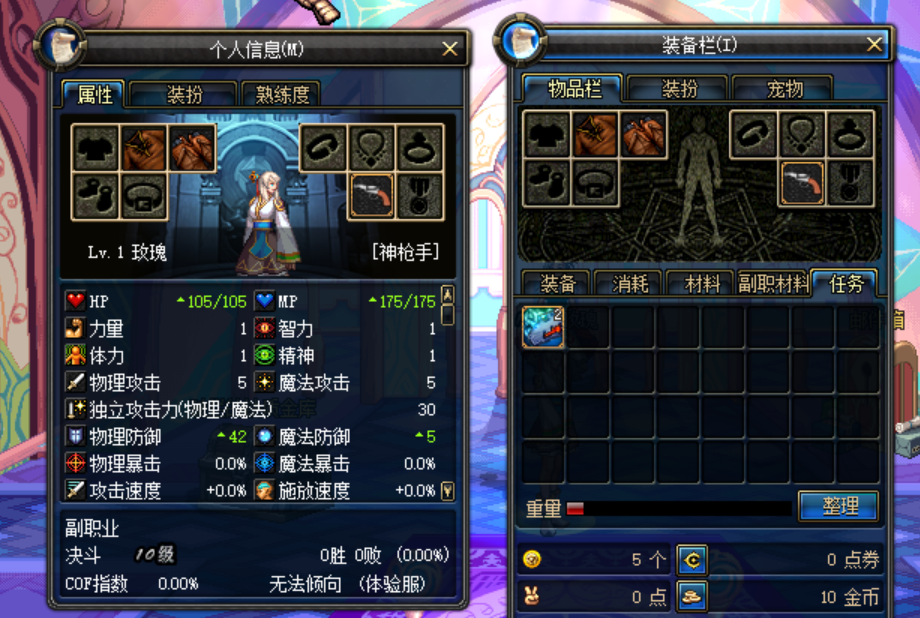This screenshot has width=920, height=618.
Task: Select the 属性 attributes tab
Action: pos(95,95)
